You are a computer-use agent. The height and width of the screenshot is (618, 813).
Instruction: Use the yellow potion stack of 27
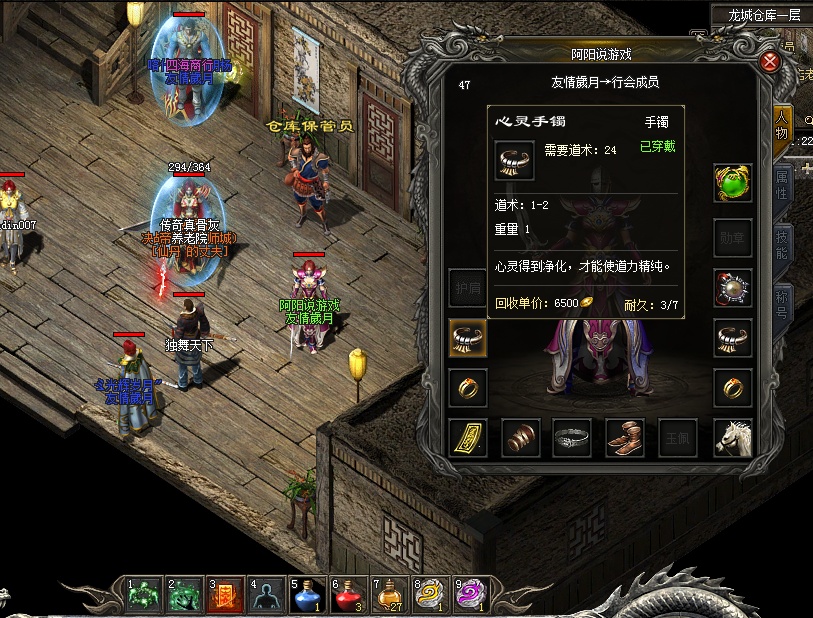coord(387,596)
